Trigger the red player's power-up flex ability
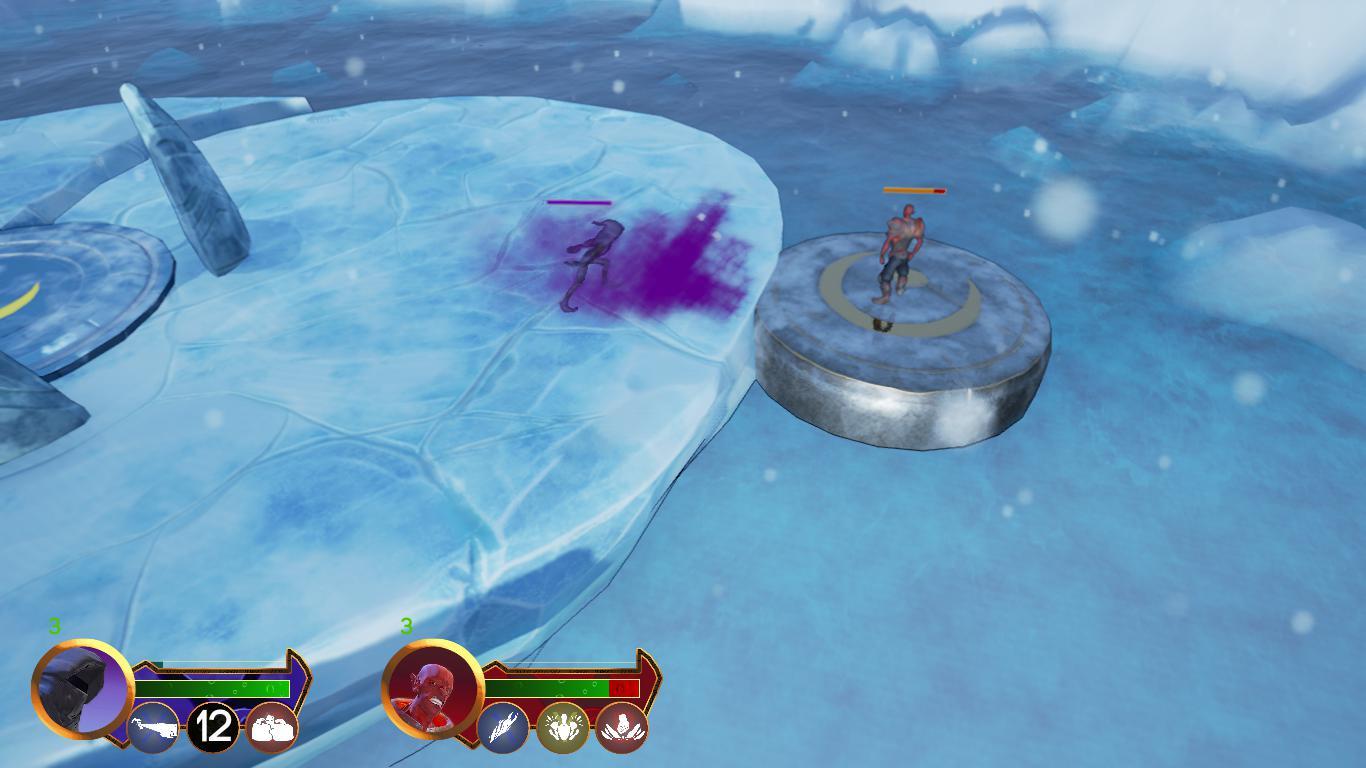Screen dimensions: 1366x768 coord(562,728)
